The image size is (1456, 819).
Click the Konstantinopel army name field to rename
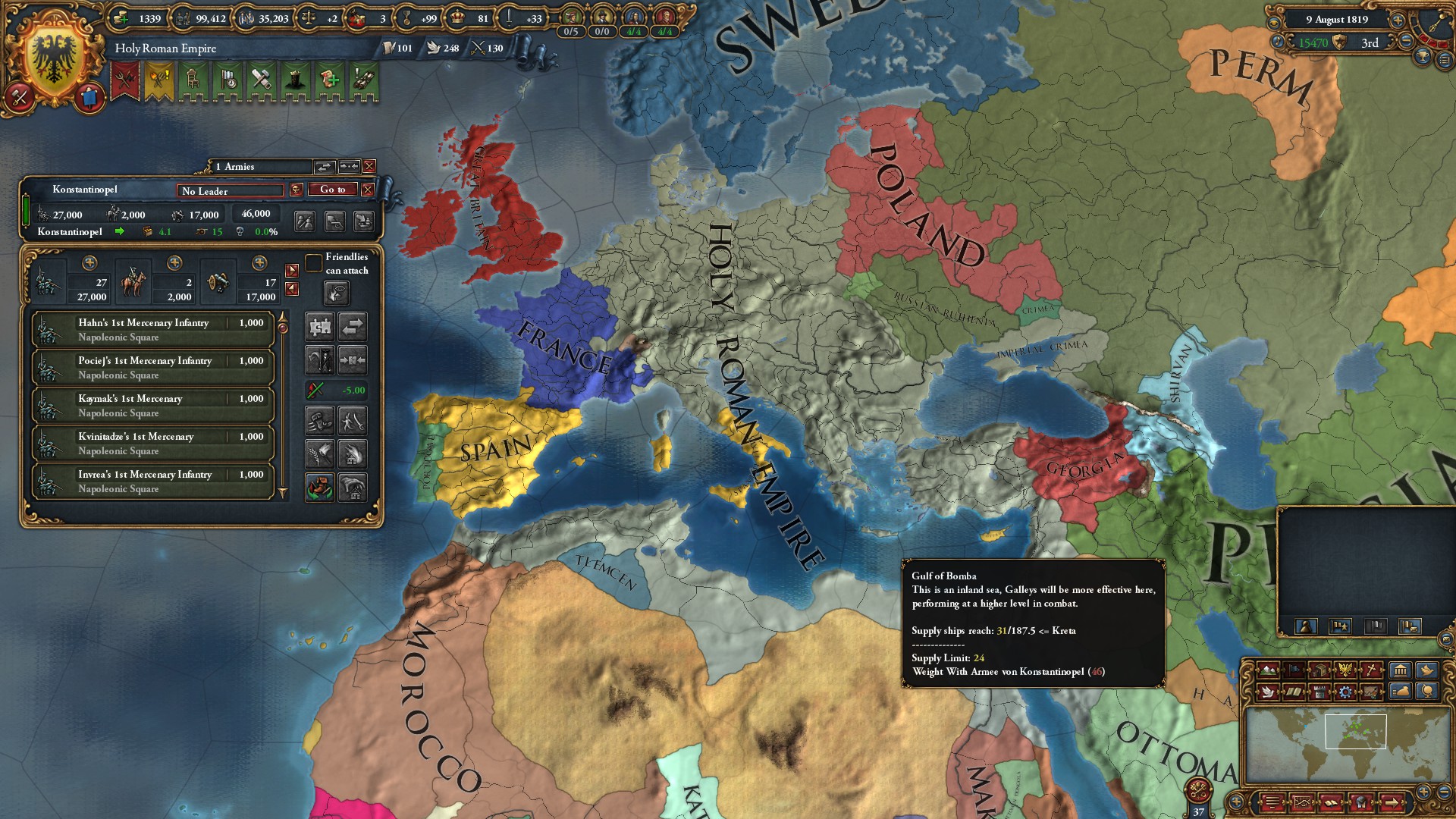tap(83, 190)
